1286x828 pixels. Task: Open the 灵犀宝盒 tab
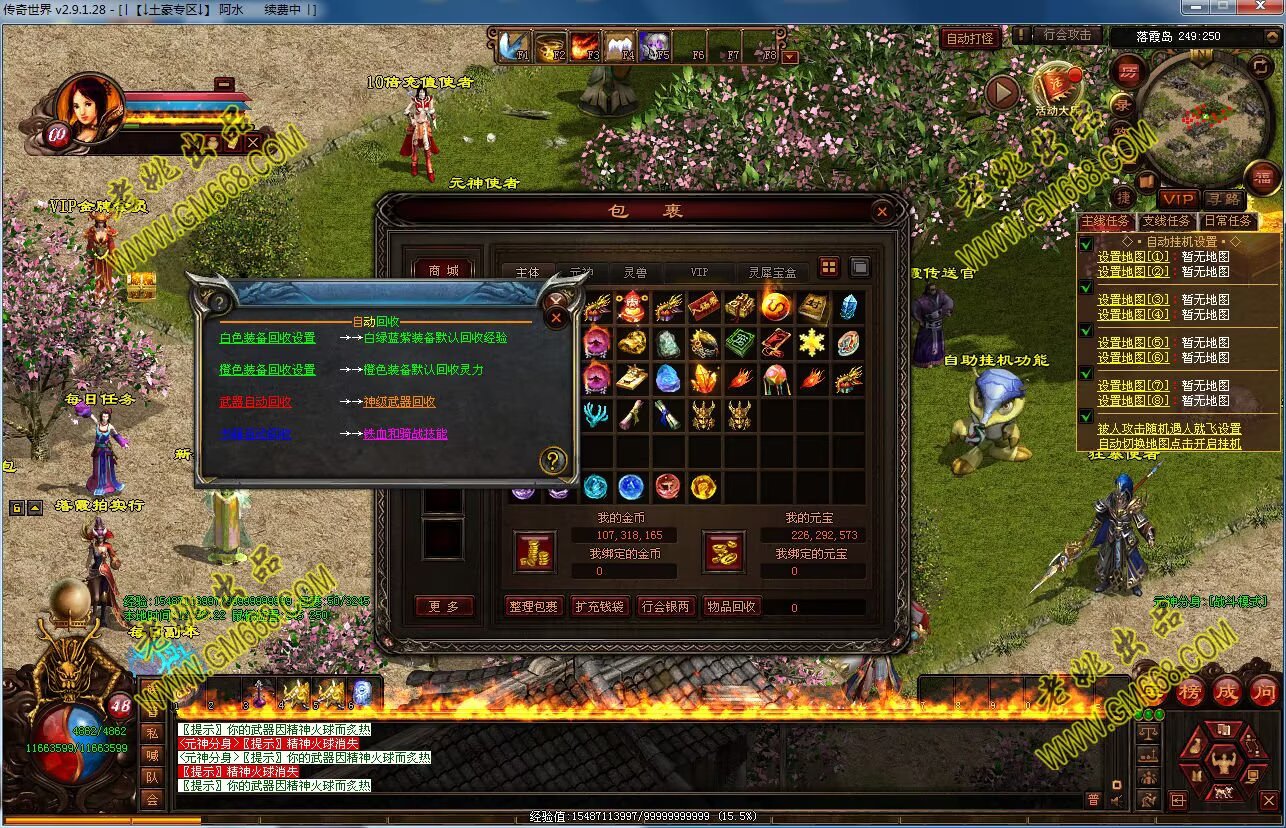(x=772, y=272)
